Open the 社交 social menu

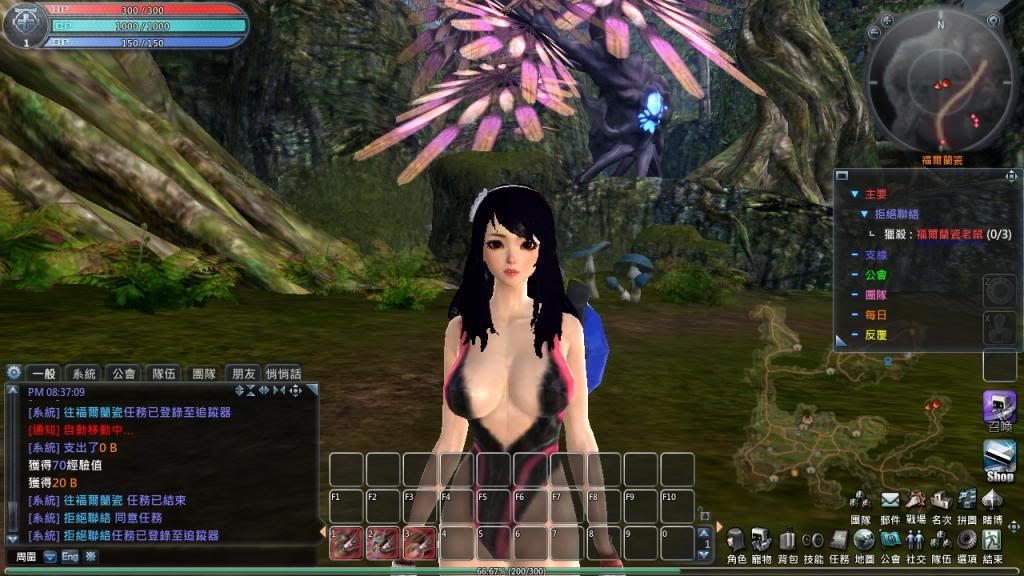tap(915, 540)
